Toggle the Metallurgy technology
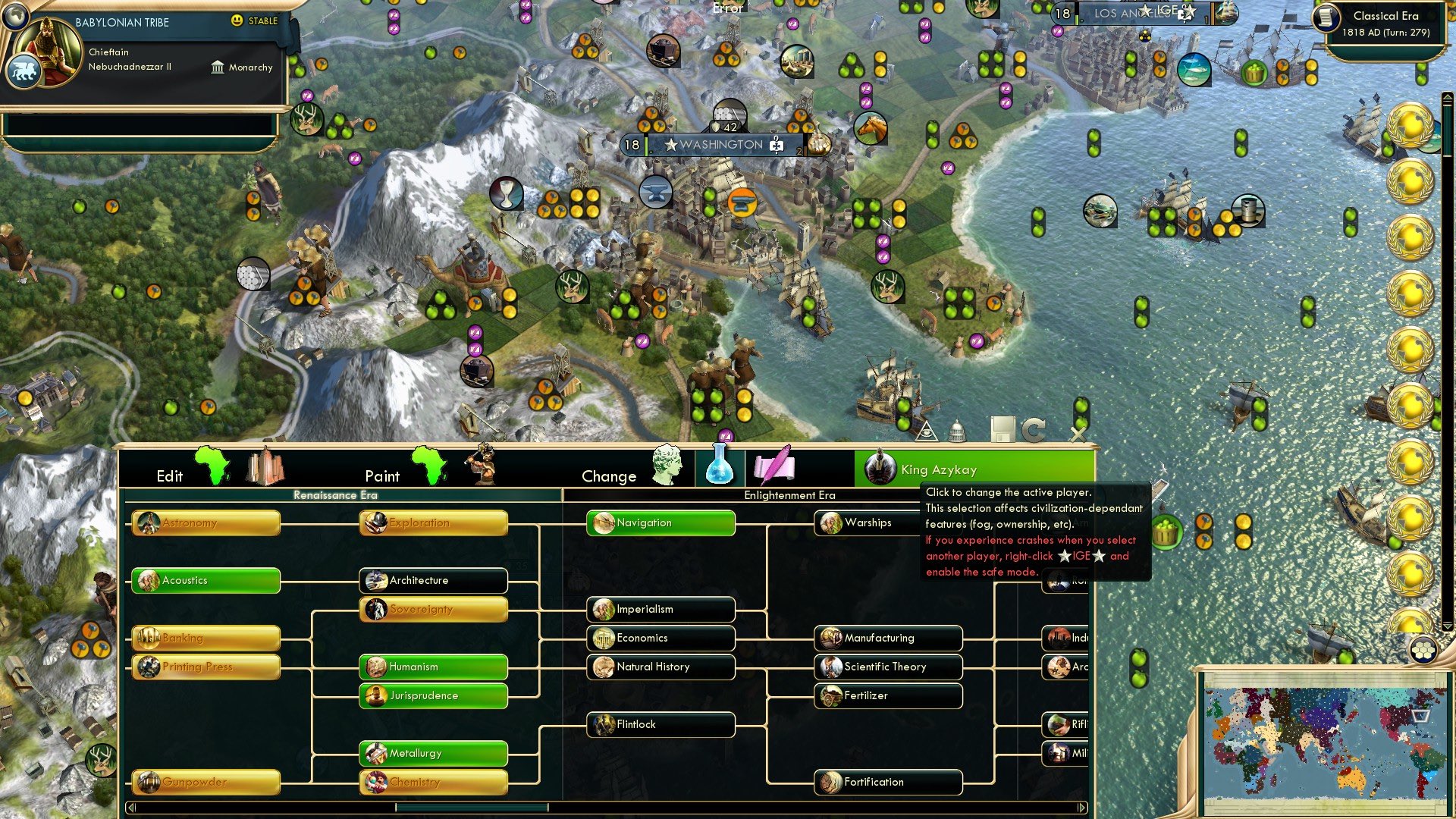This screenshot has height=819, width=1456. pos(433,753)
